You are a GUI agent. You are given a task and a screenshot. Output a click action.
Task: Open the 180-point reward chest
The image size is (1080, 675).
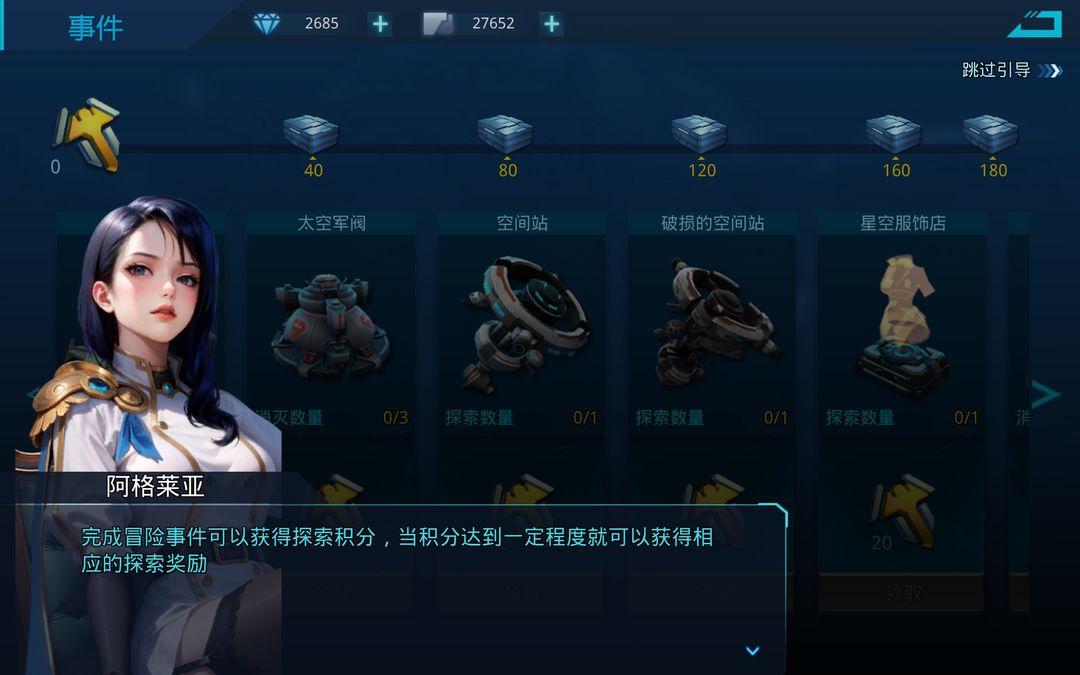pos(990,134)
